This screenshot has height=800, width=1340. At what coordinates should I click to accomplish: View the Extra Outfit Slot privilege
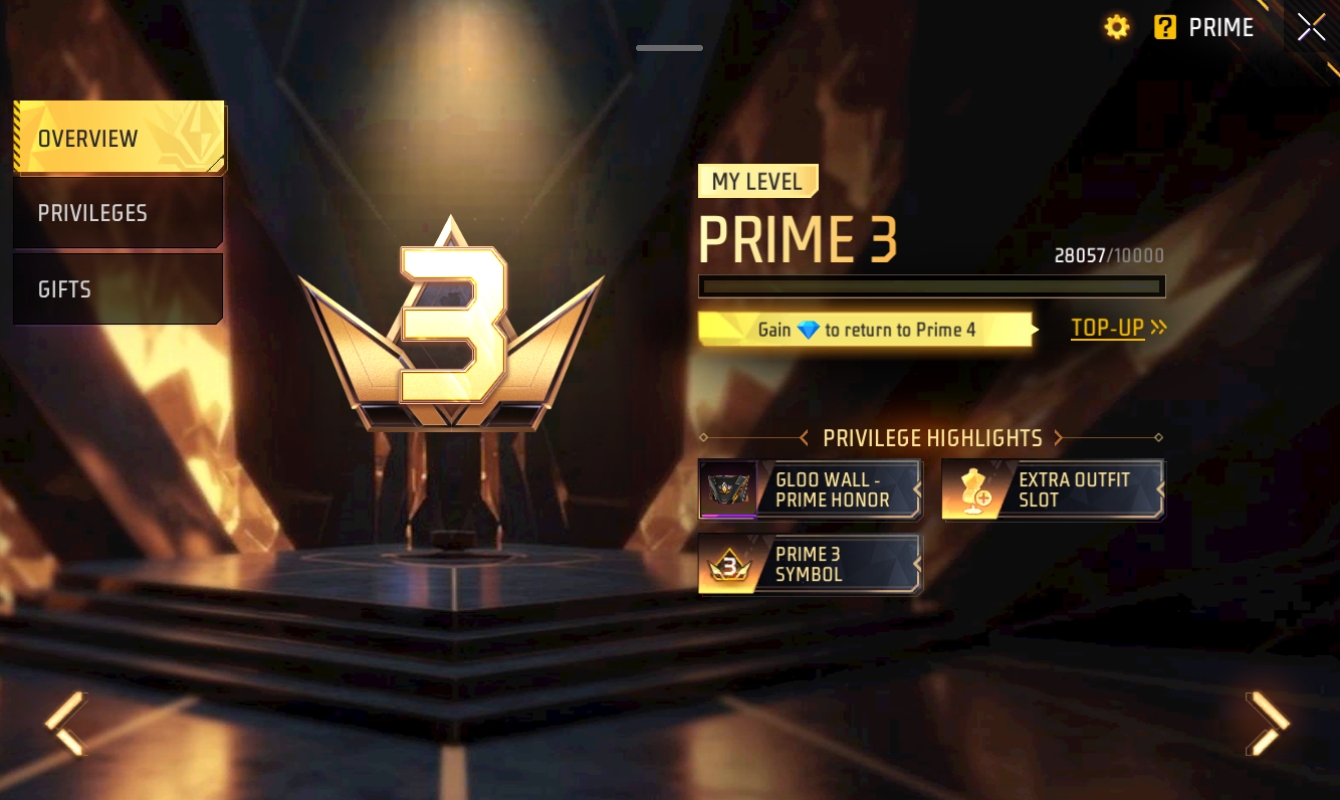tap(1052, 490)
